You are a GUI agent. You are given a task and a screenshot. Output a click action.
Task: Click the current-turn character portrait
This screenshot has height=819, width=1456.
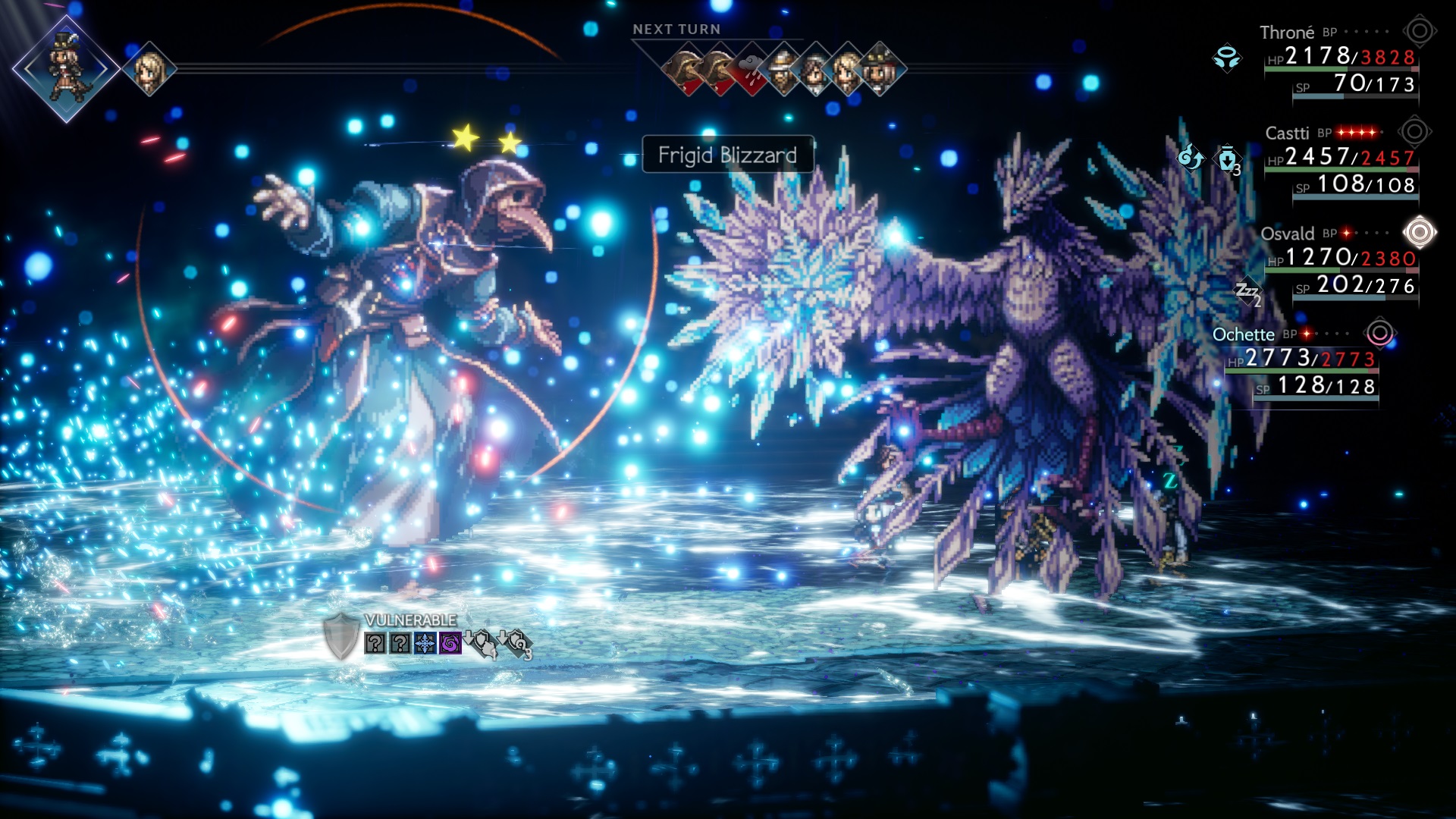coord(66,68)
